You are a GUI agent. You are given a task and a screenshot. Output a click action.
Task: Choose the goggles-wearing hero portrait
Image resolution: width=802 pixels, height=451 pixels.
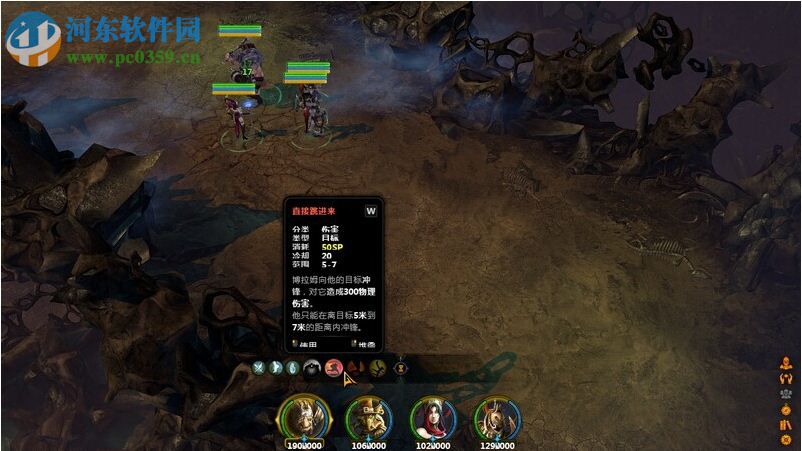(x=367, y=417)
